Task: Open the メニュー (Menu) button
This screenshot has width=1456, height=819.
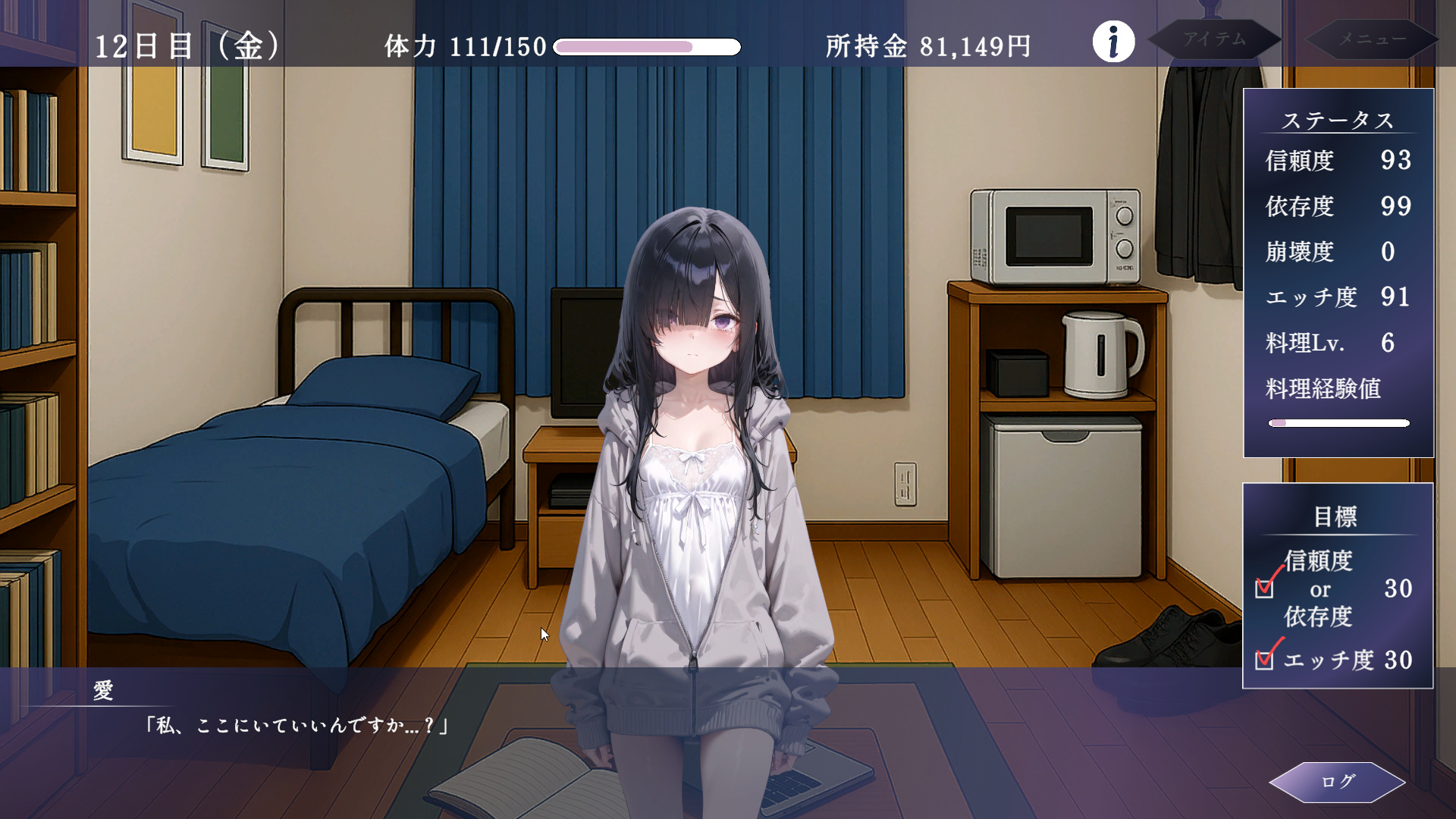Action: [1371, 39]
